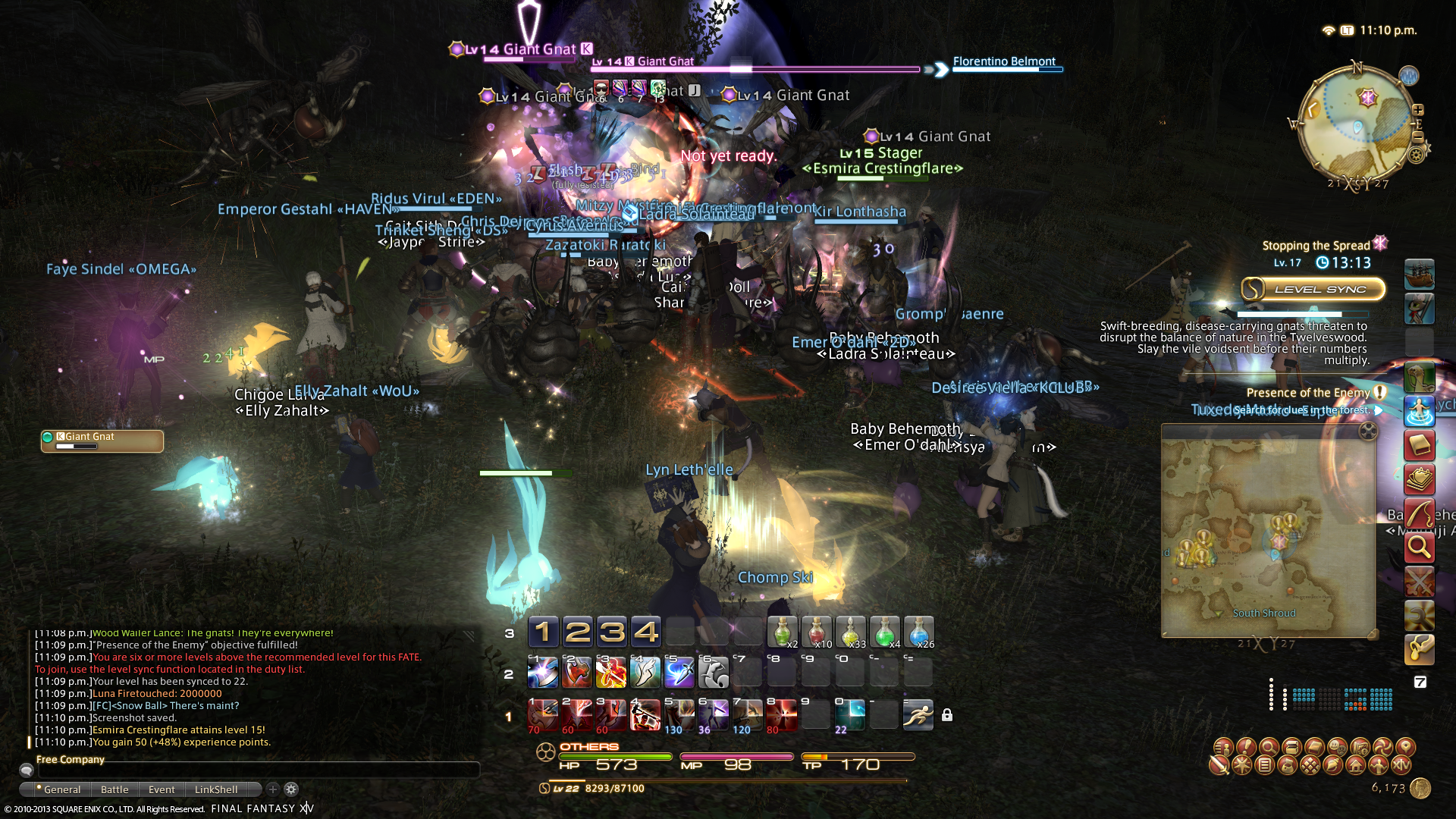Screen dimensions: 1456x819
Task: Switch to the Battle chat tab
Action: pos(115,789)
